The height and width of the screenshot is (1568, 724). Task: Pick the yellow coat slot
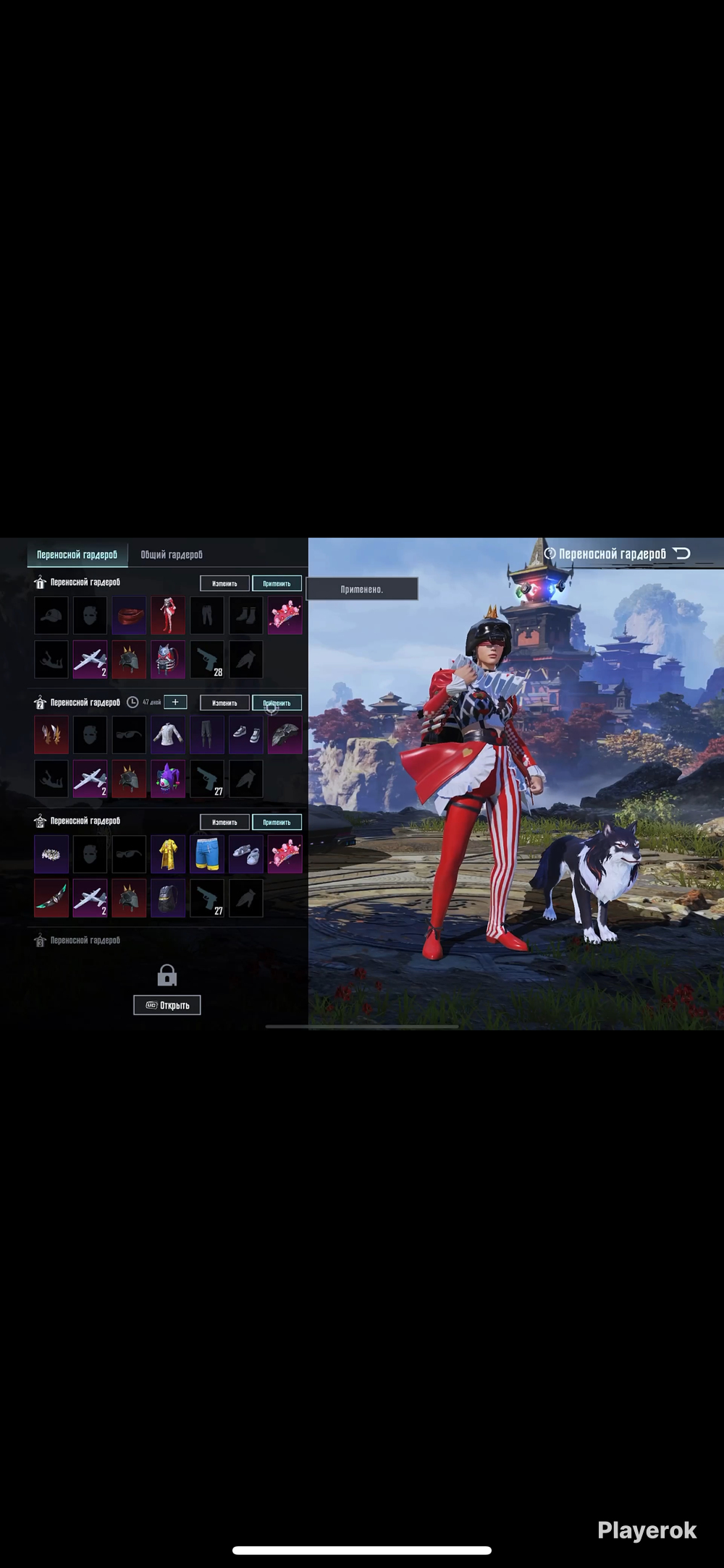click(x=168, y=854)
